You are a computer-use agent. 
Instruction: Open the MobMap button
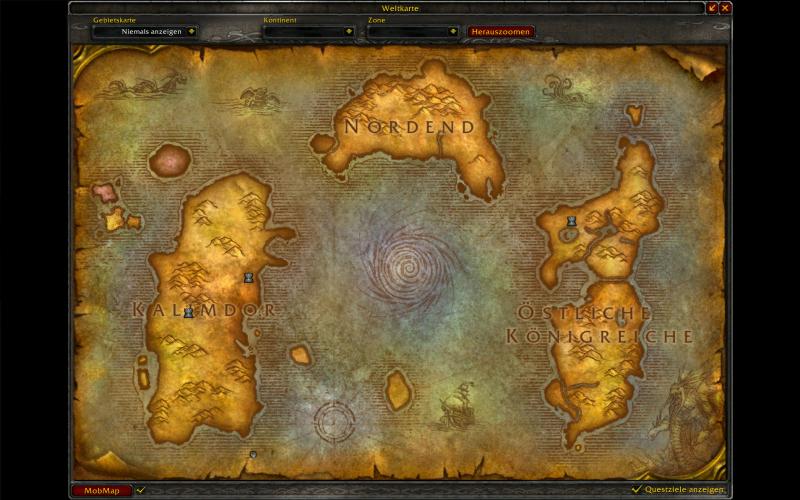[102, 491]
